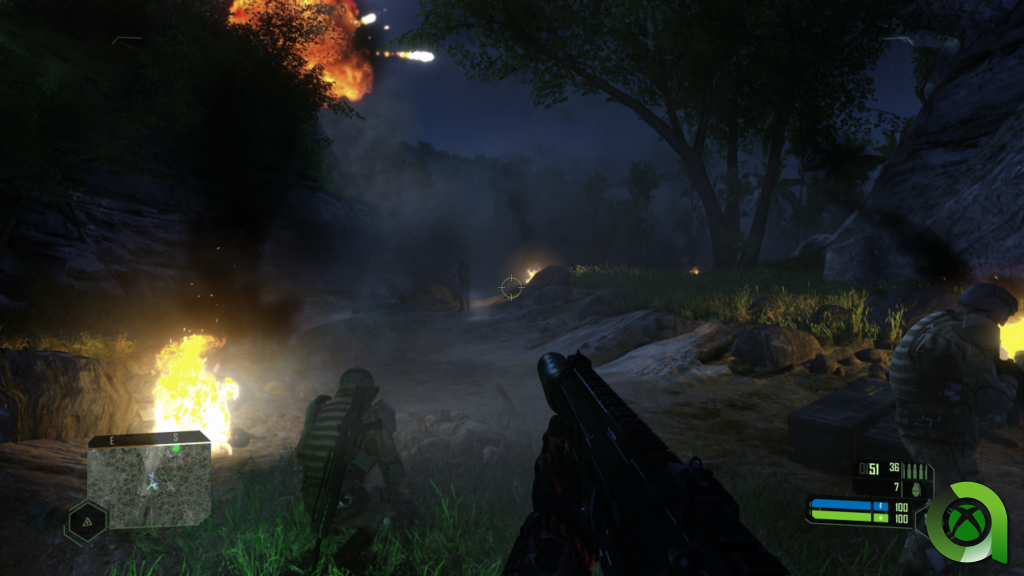1024x576 pixels.
Task: Click the green objective dot on minimap
Action: click(x=175, y=448)
